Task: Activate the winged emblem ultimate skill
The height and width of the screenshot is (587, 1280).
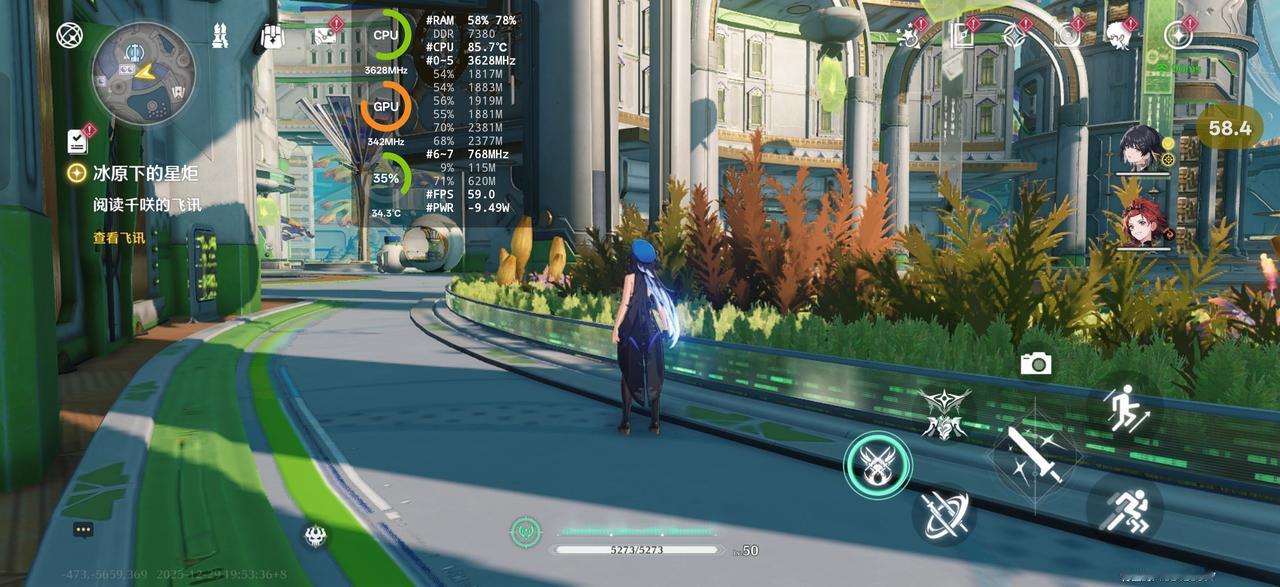Action: click(944, 412)
